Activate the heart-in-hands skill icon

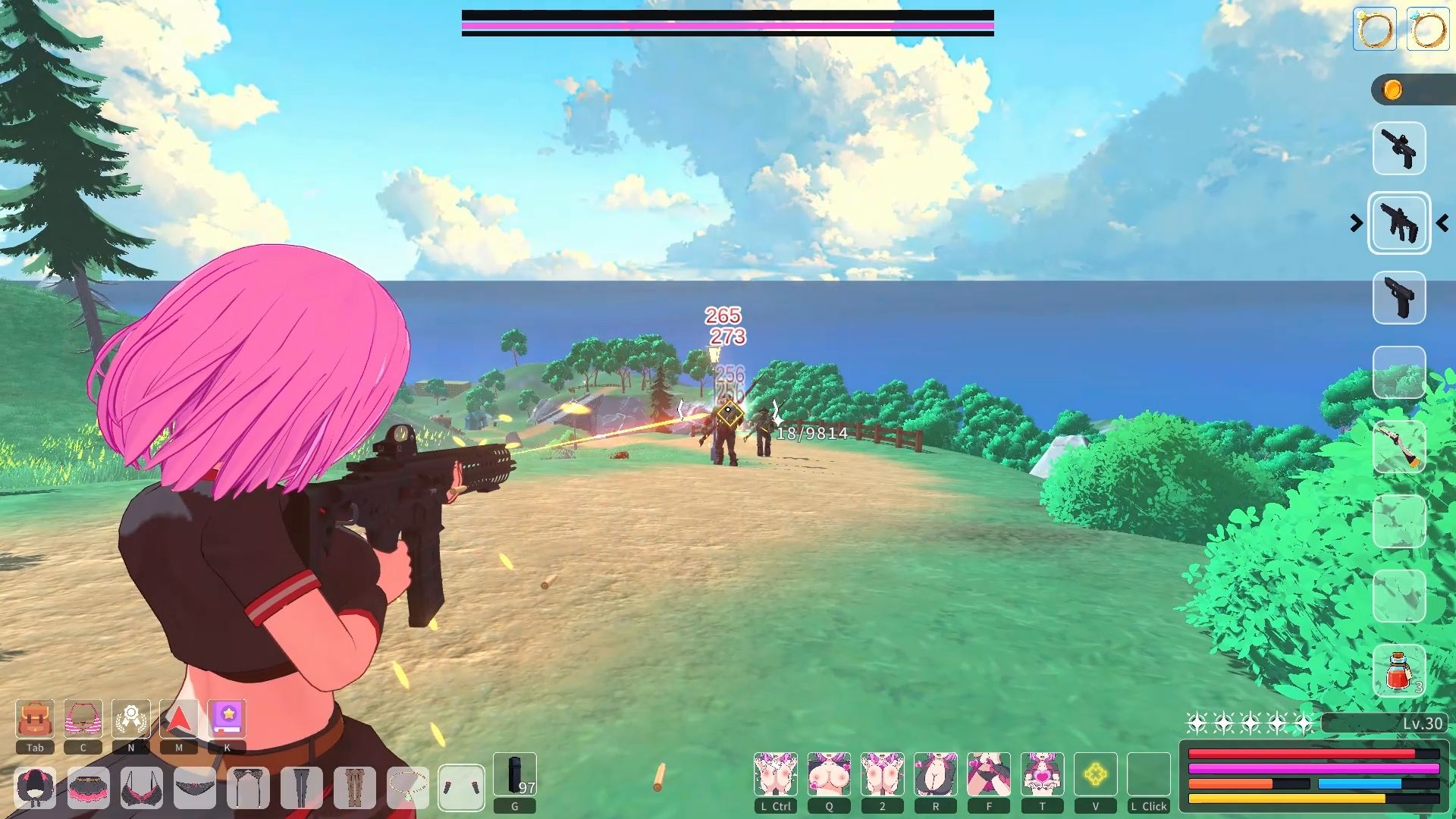(x=1042, y=774)
